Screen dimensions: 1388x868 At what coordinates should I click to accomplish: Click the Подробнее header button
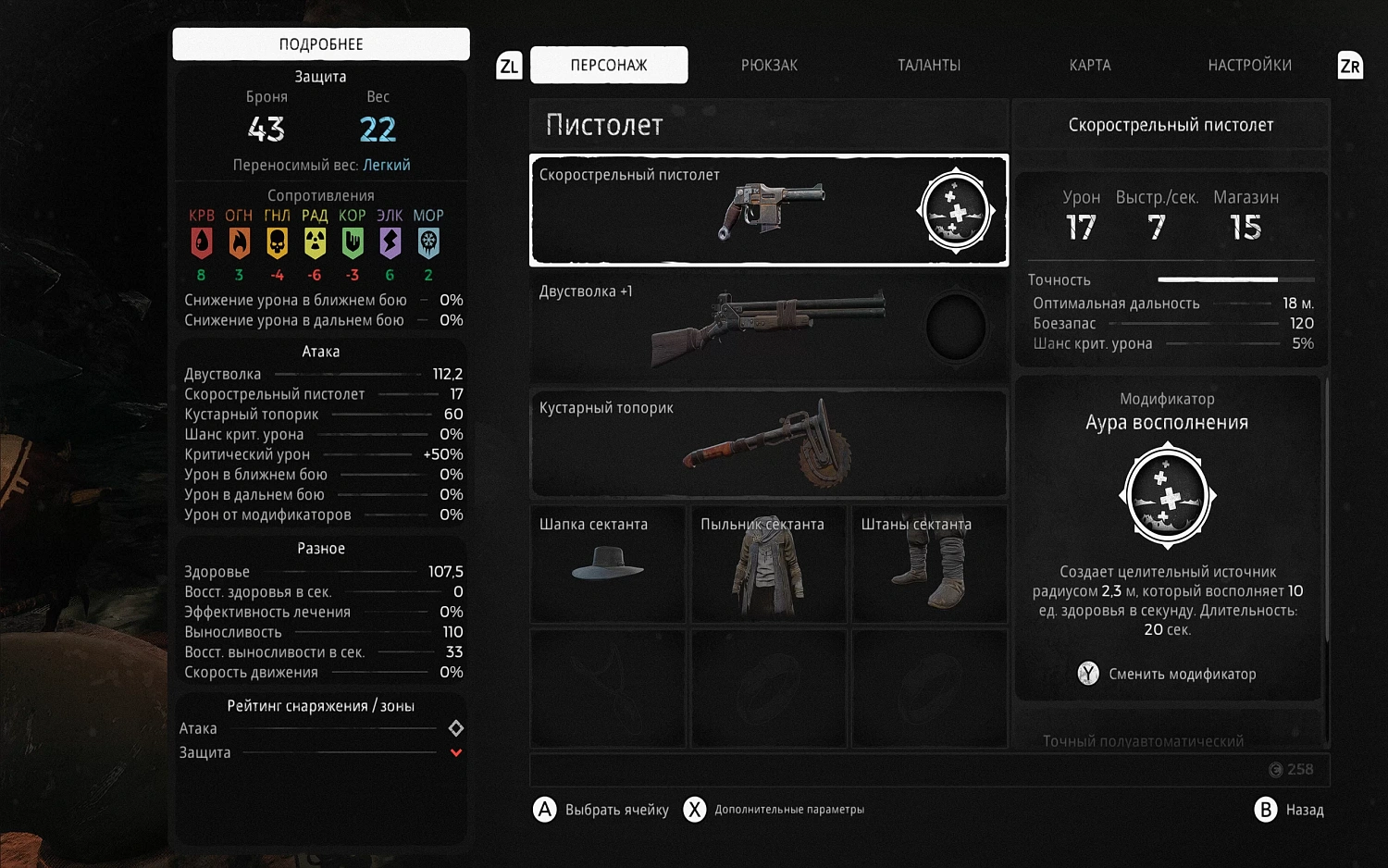321,44
